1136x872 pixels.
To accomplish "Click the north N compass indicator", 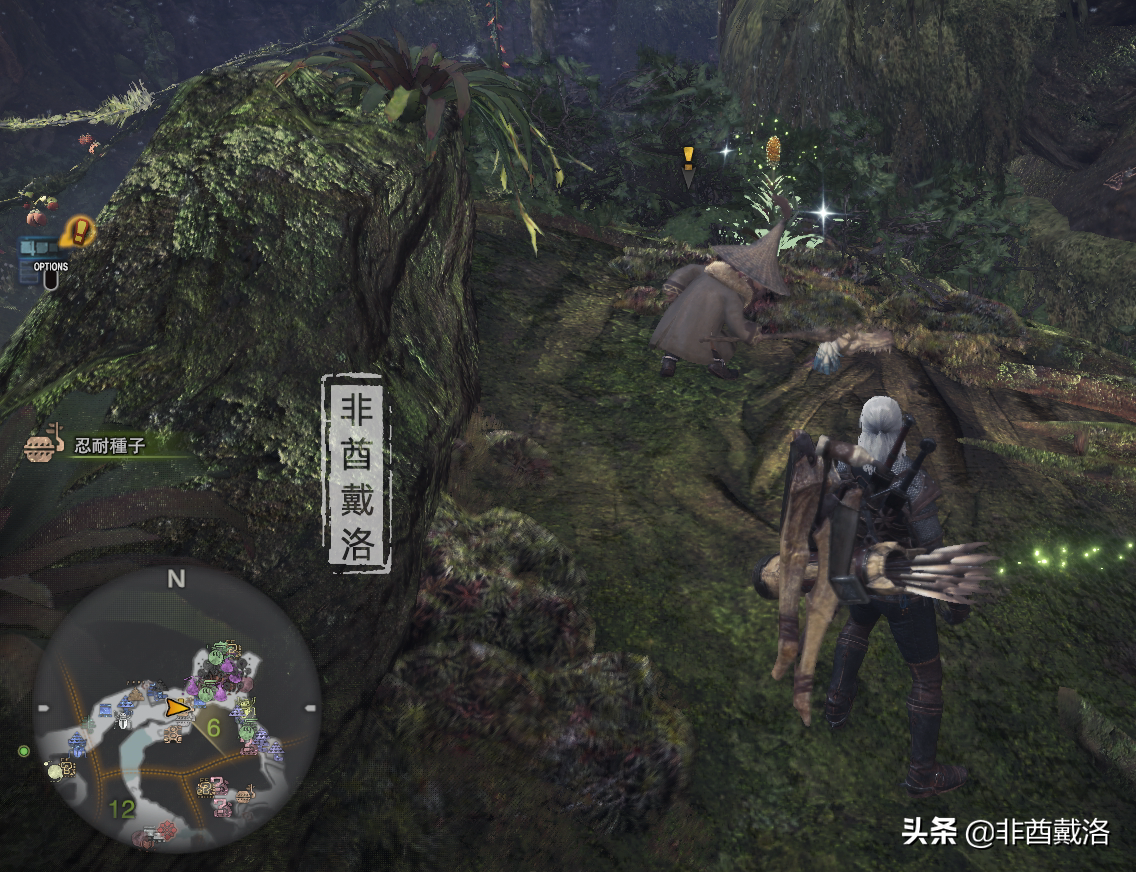I will click(177, 578).
